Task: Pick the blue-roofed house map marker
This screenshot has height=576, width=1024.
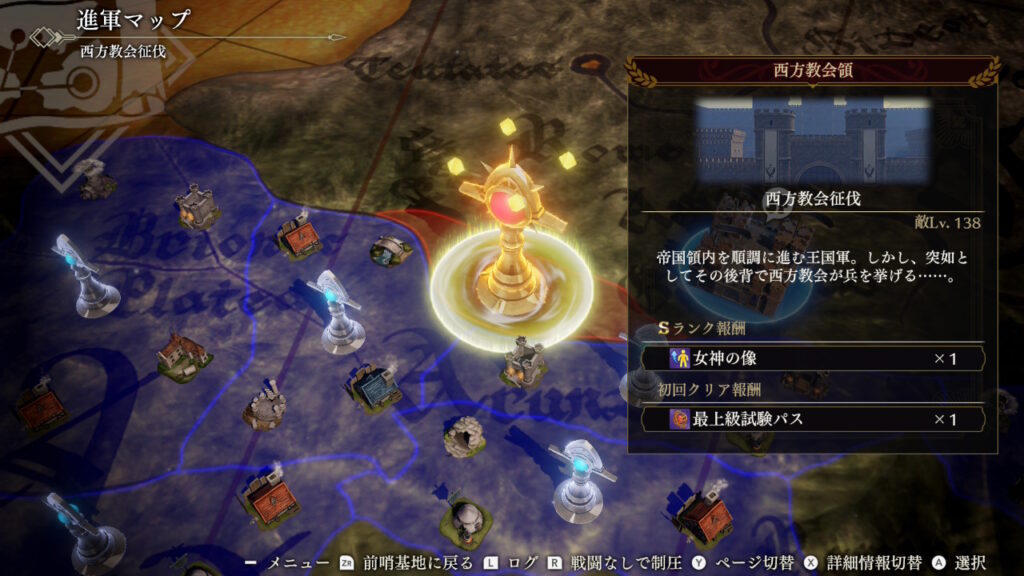Action: (x=373, y=387)
